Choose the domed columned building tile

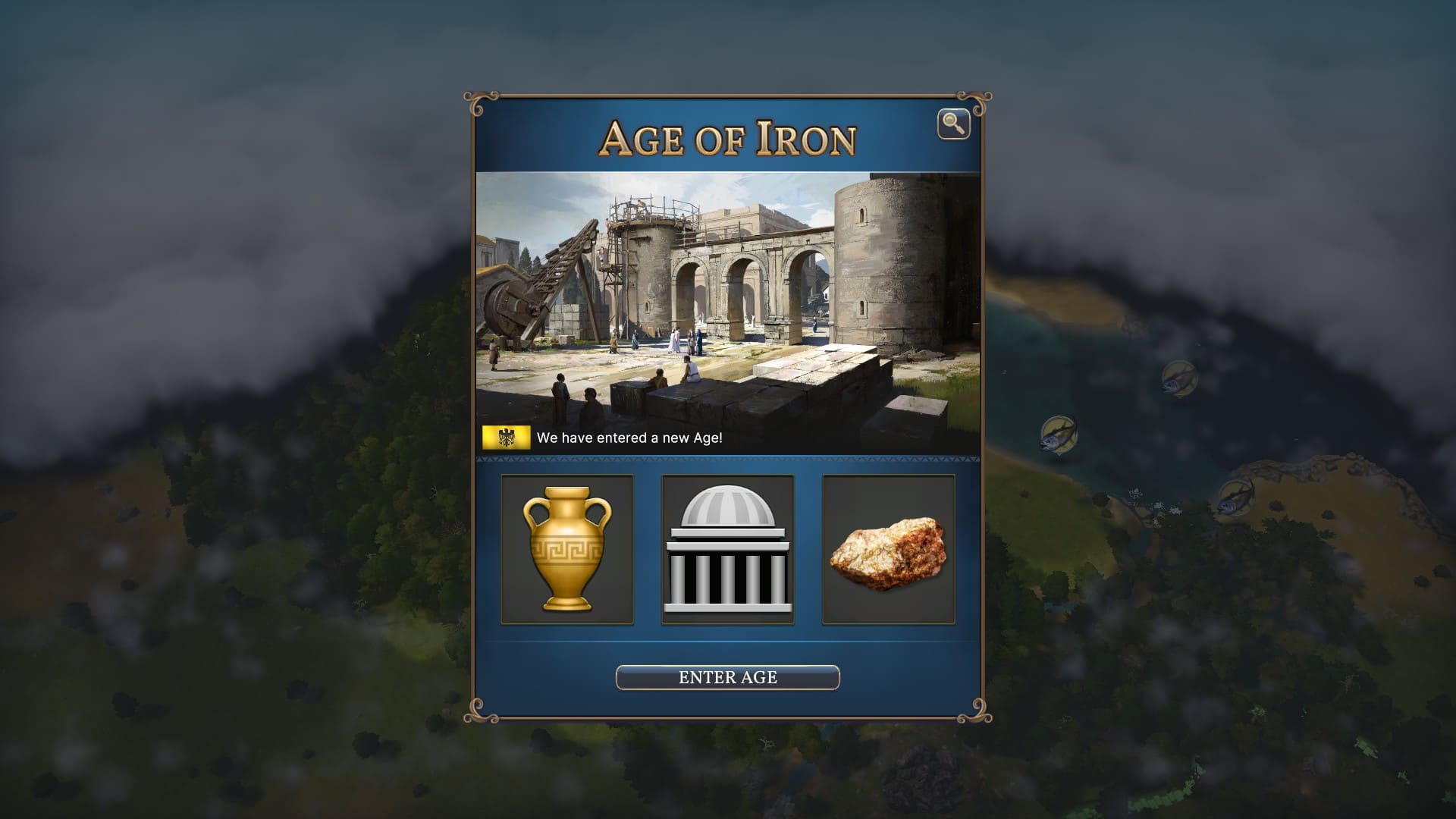(x=728, y=550)
